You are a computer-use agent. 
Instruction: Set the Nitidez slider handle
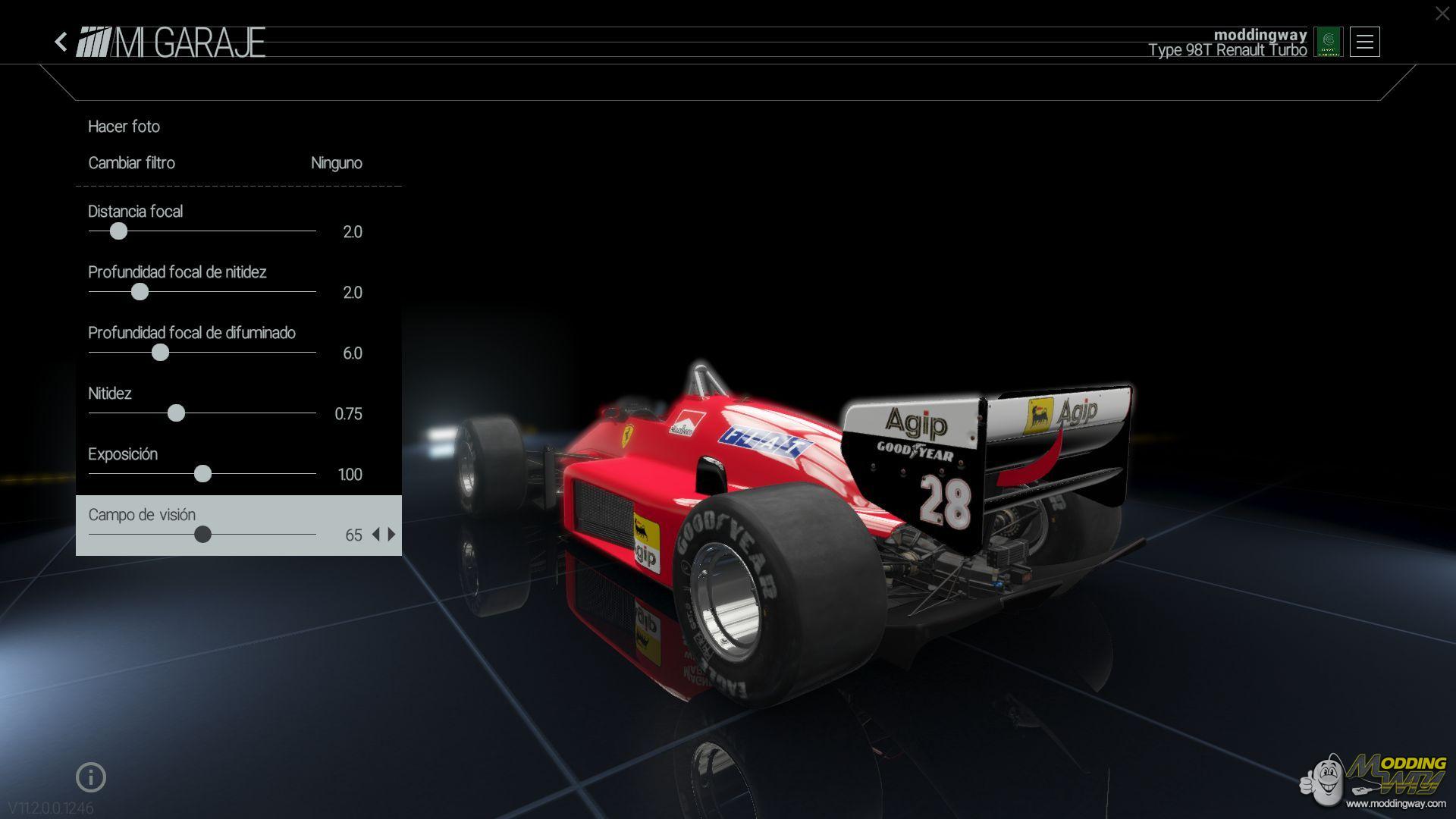pyautogui.click(x=176, y=413)
